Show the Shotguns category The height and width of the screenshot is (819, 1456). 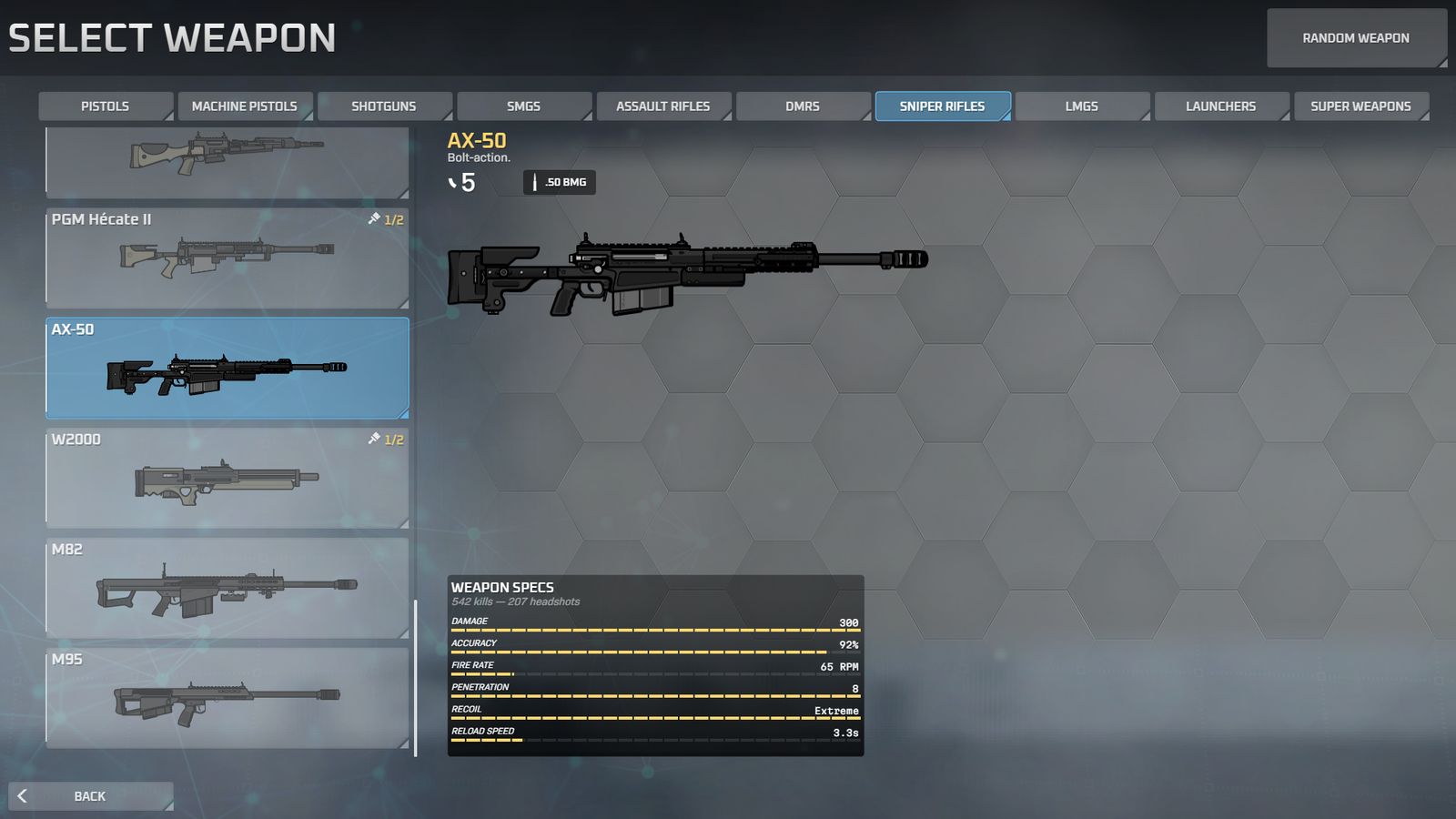[x=383, y=106]
